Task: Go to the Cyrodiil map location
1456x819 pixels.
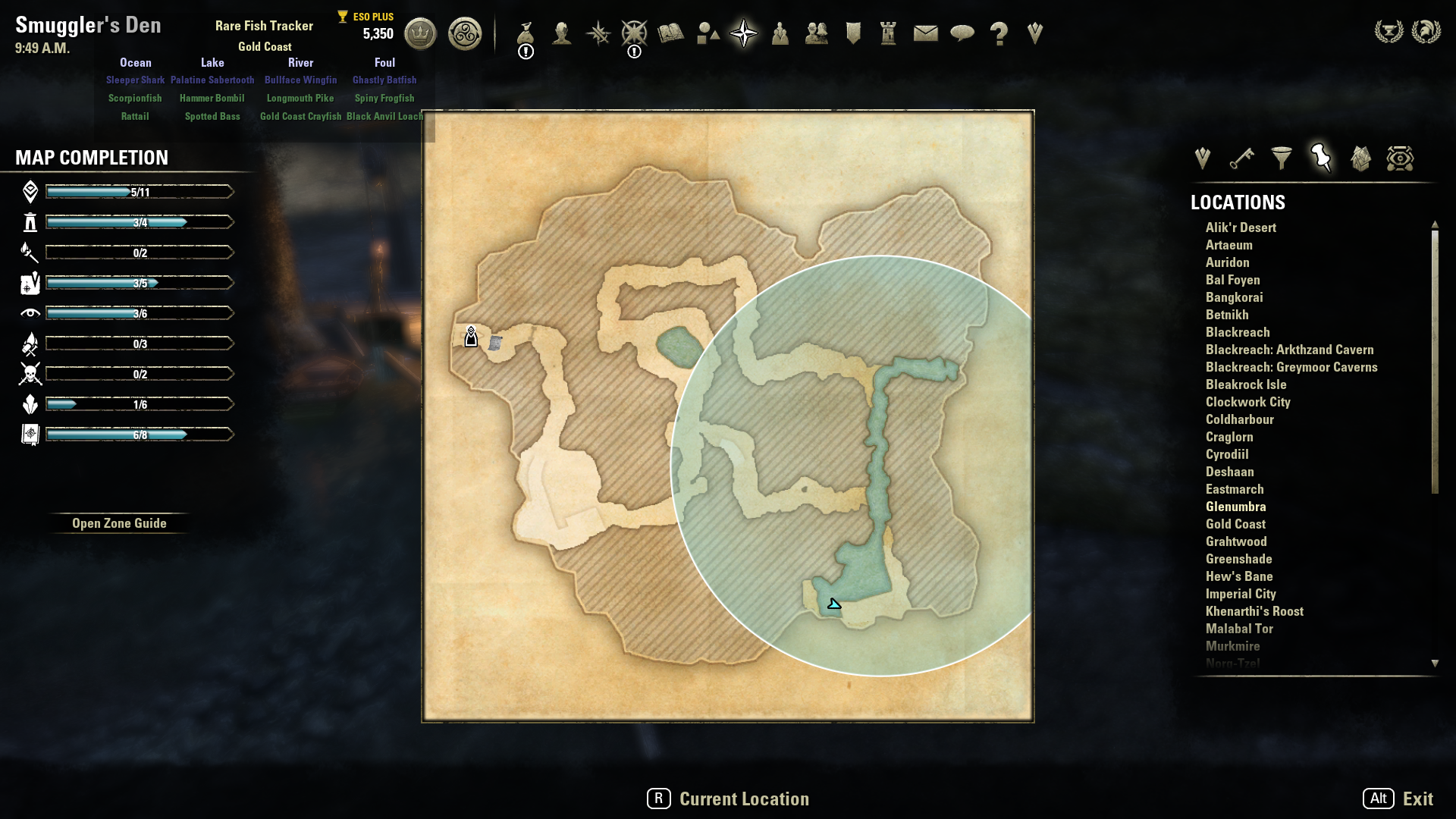Action: [1227, 454]
